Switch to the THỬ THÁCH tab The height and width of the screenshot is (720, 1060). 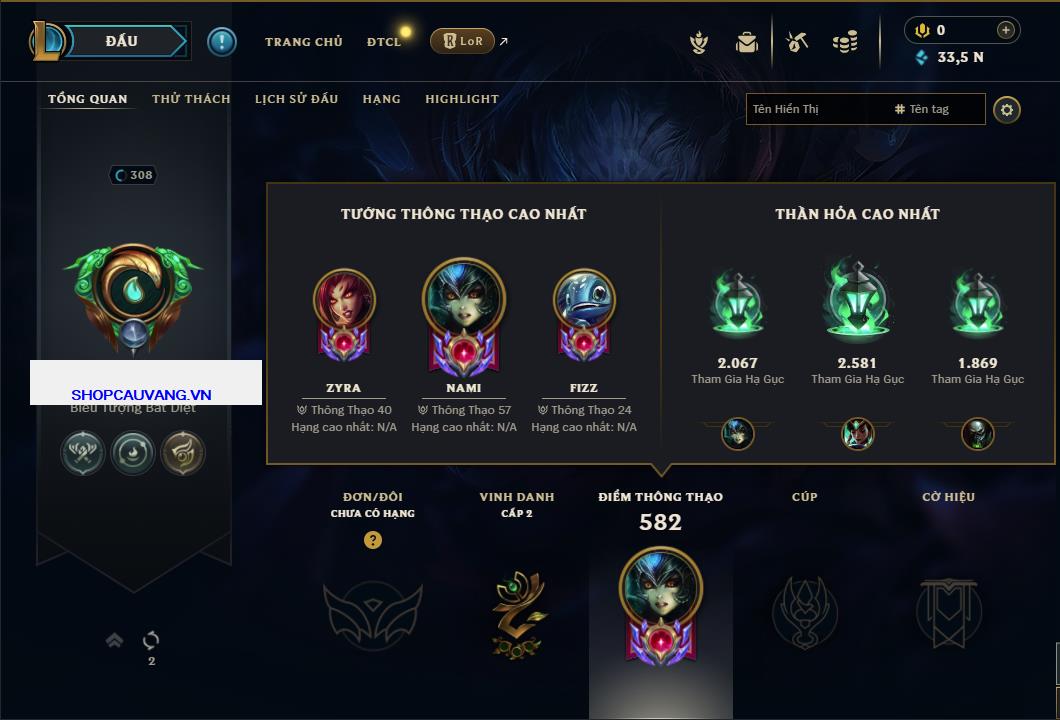pos(191,99)
